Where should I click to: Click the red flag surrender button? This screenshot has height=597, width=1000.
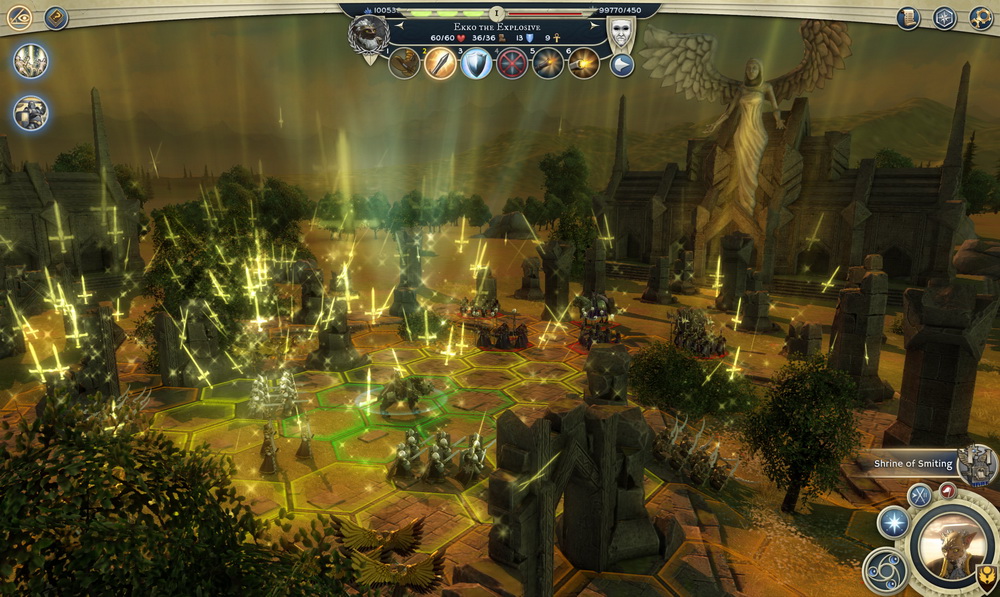pos(947,490)
